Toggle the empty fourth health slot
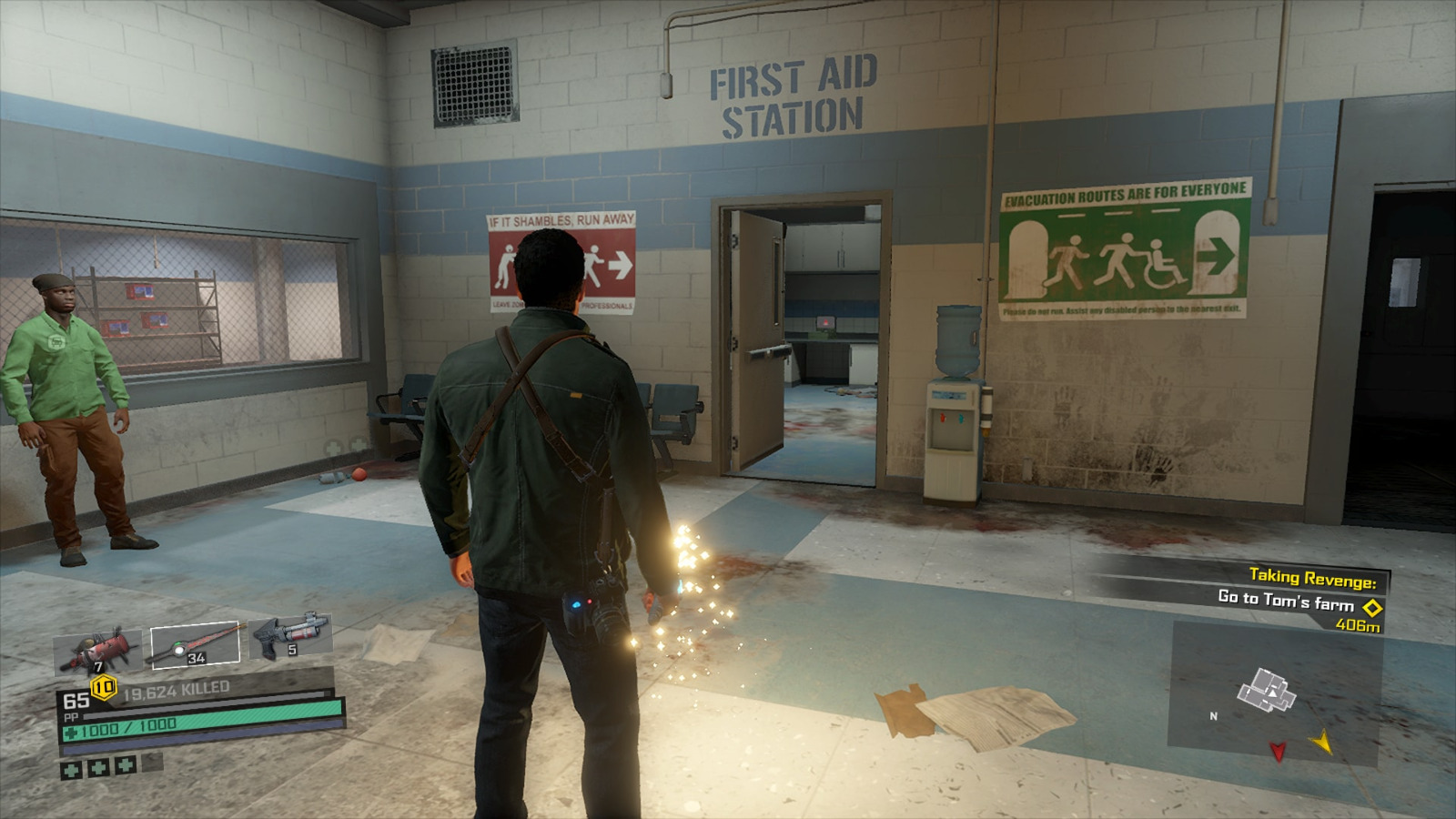Image resolution: width=1456 pixels, height=819 pixels. (x=151, y=763)
